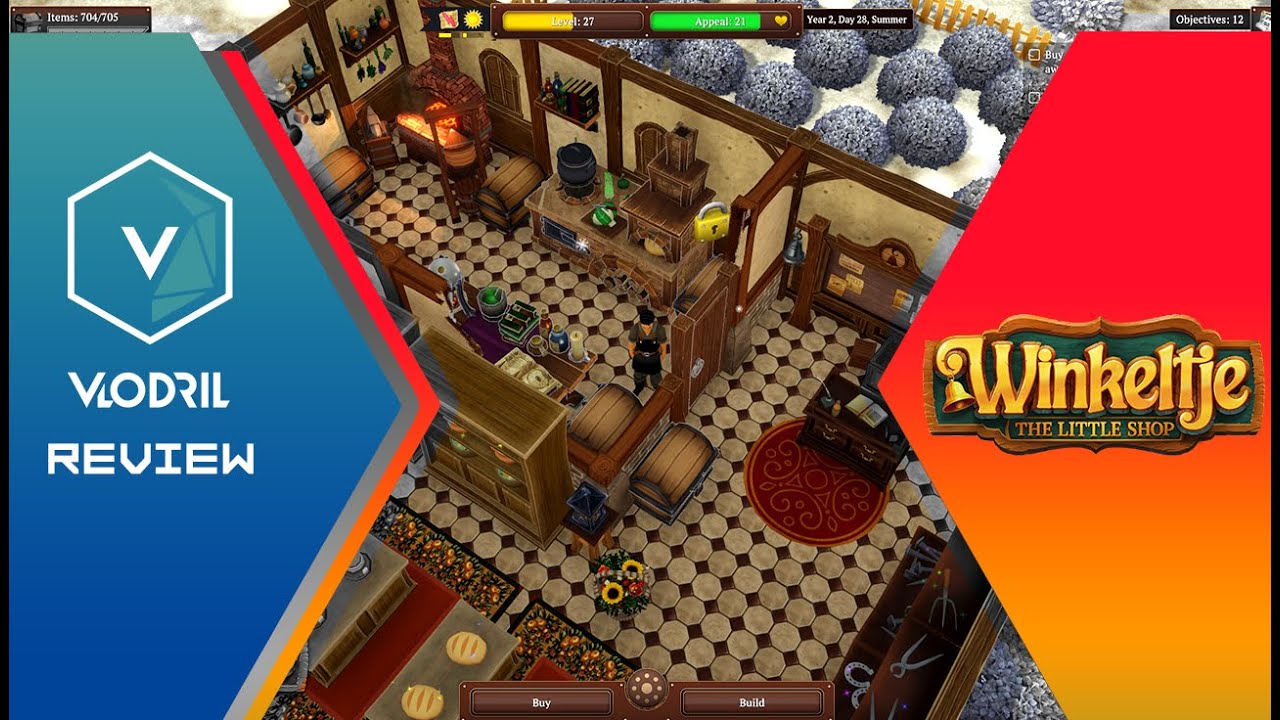Screen dimensions: 1280x720
Task: Click the yellow padlock over the locked stove
Action: (x=711, y=222)
